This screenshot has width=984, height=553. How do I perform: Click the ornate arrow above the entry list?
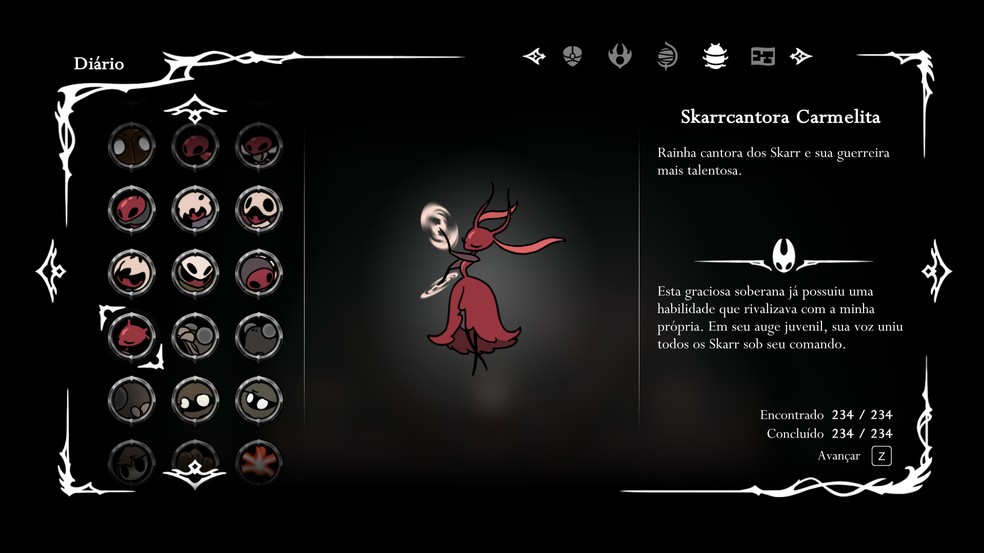194,106
